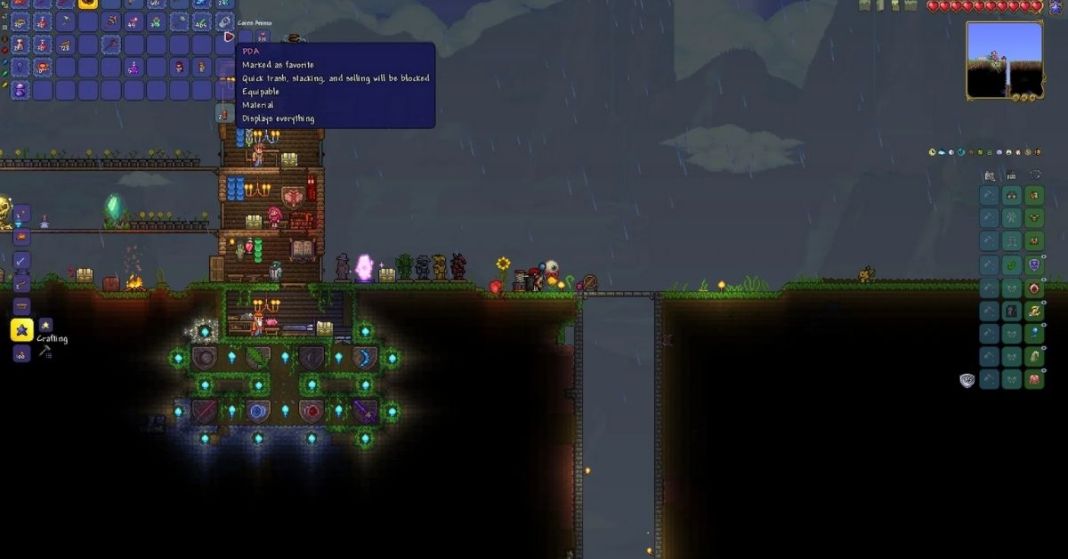The height and width of the screenshot is (559, 1068).
Task: Pick the purple potion in the inventory
Action: click(x=133, y=68)
